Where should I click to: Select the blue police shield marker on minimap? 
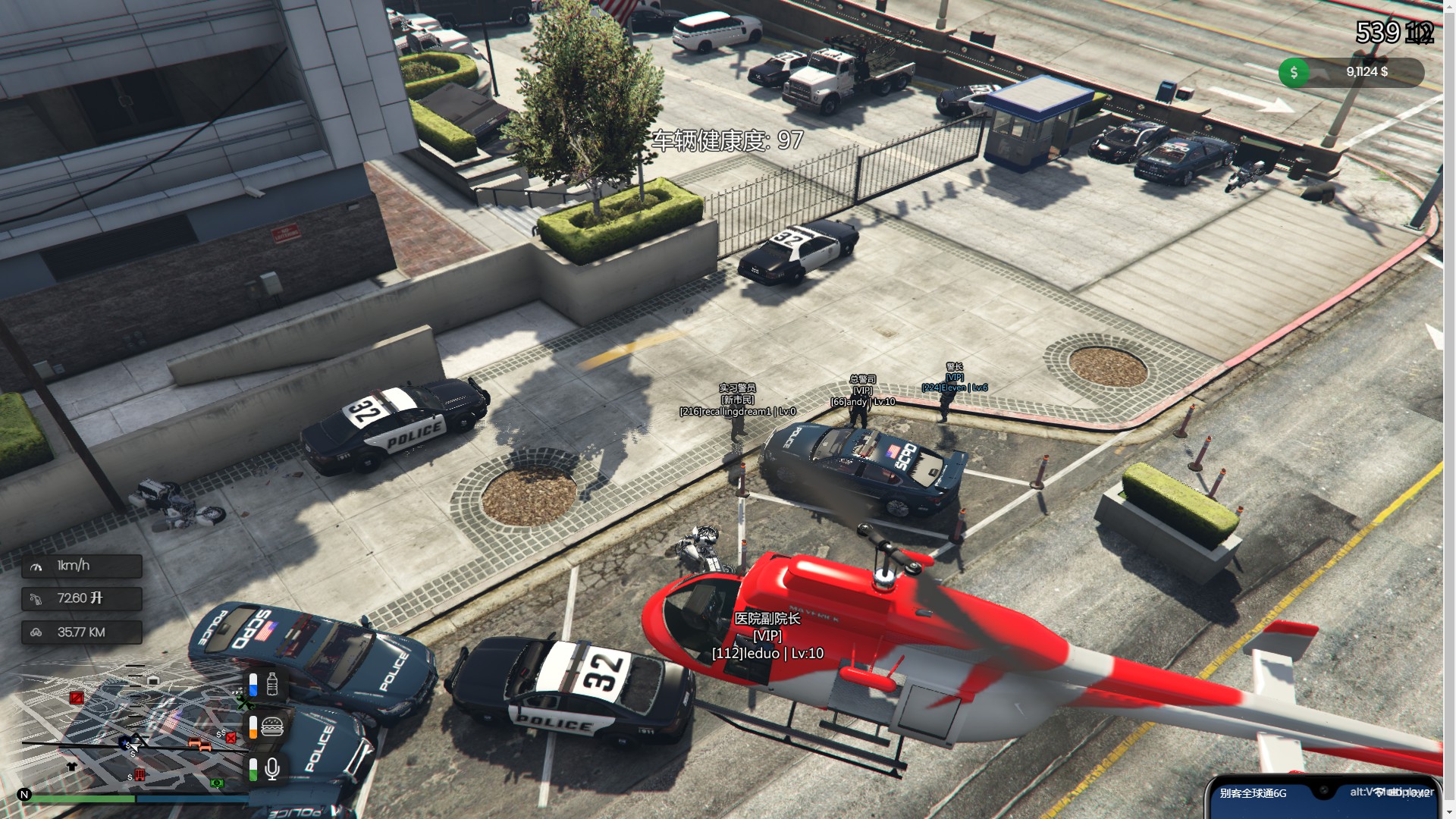(x=125, y=742)
